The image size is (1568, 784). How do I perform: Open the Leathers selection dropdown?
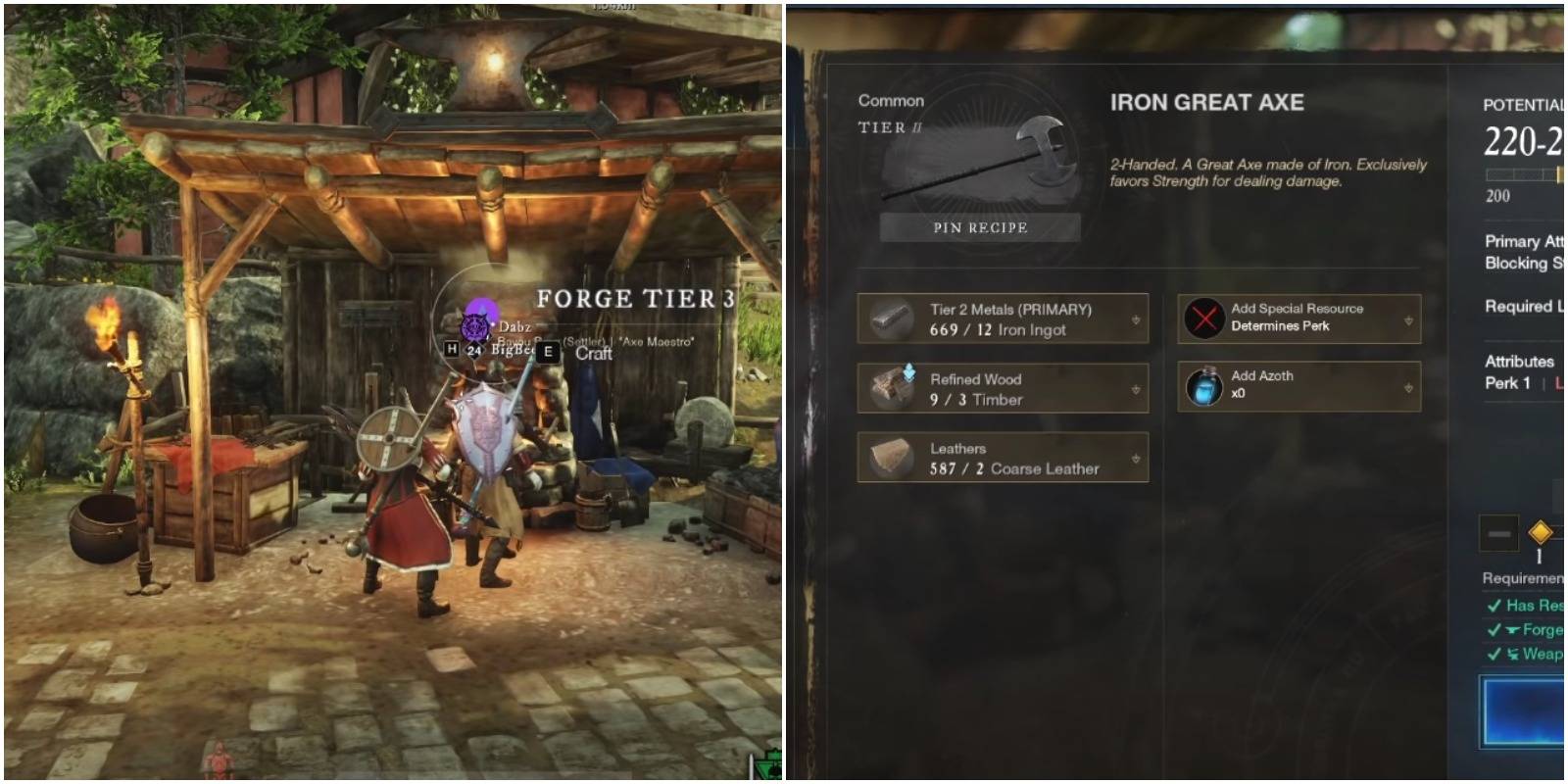1135,458
